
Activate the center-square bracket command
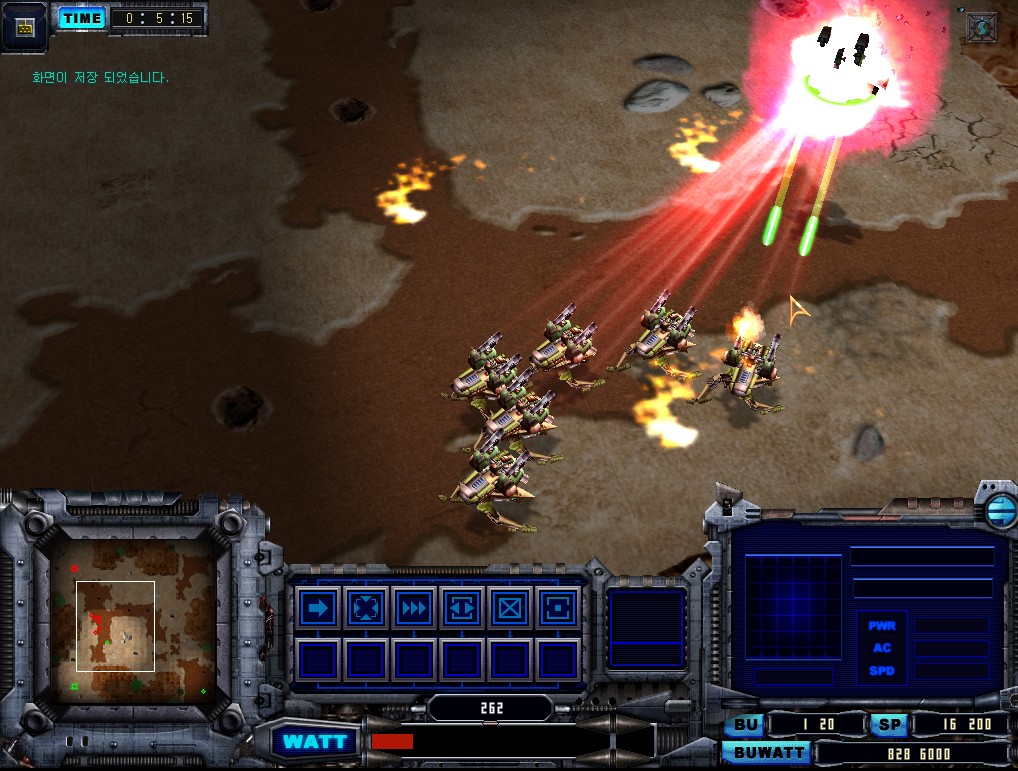click(557, 608)
